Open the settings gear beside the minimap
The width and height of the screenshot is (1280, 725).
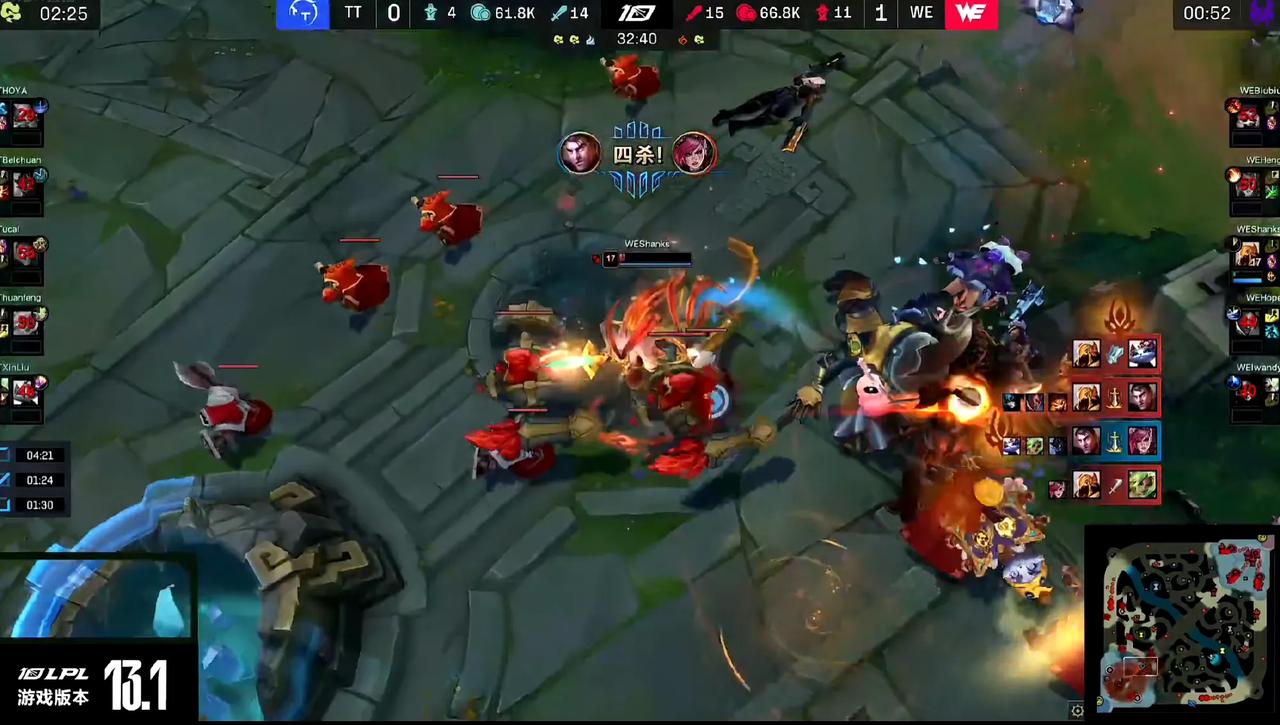point(1076,710)
